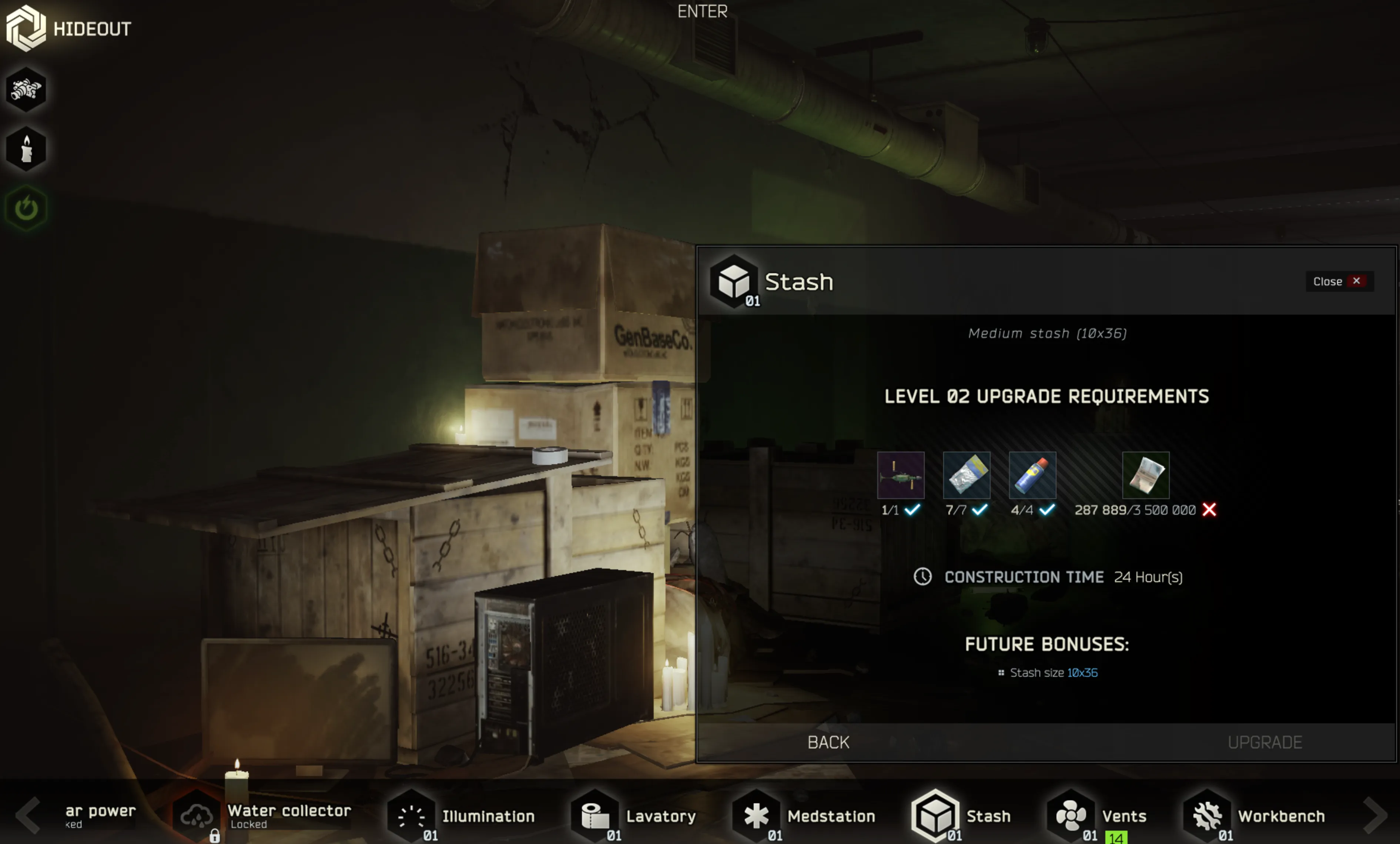Image resolution: width=1400 pixels, height=844 pixels.
Task: Click the Stash cube icon in panel header
Action: tap(734, 281)
